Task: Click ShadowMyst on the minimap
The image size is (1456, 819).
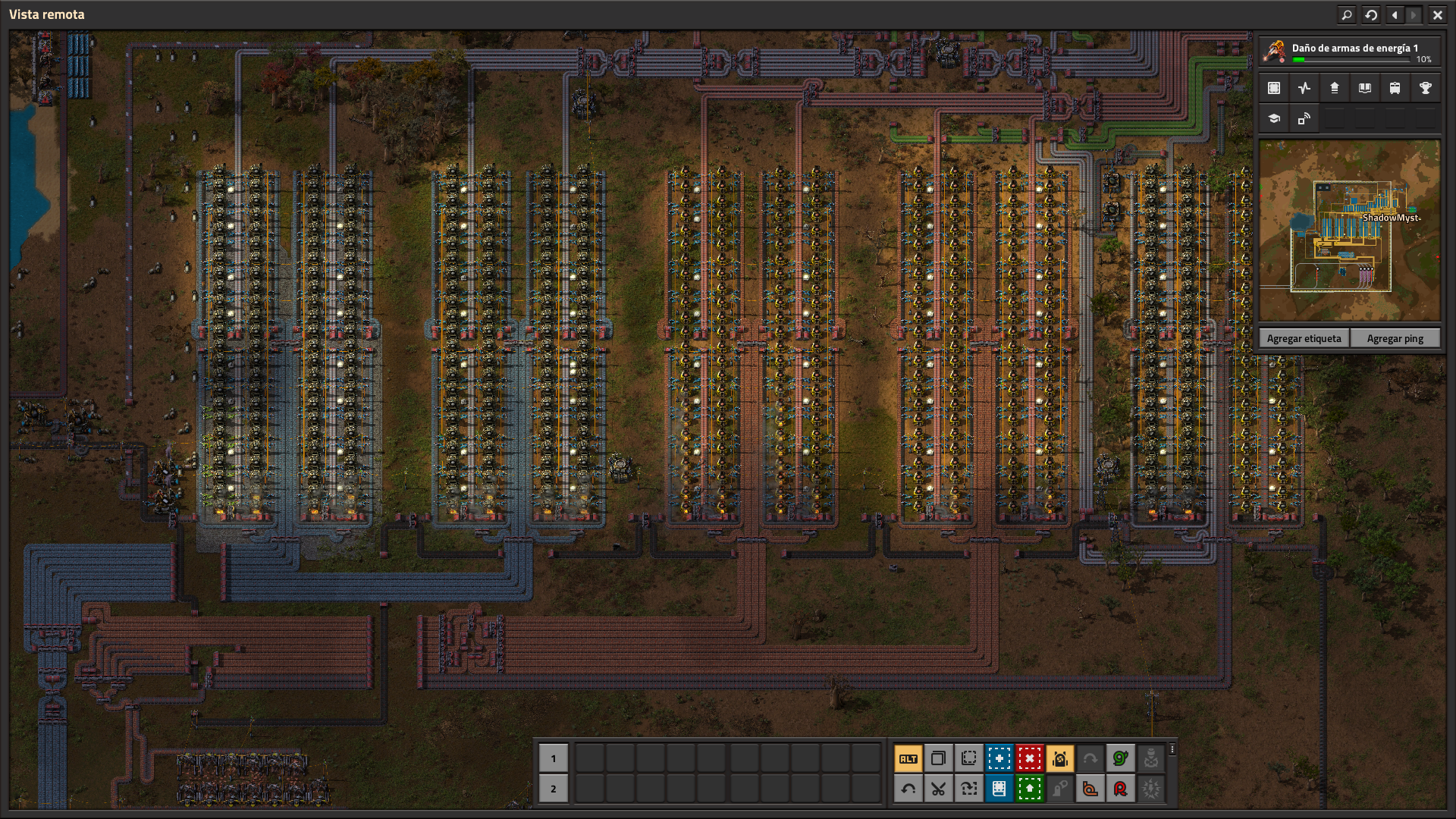Action: (1392, 217)
